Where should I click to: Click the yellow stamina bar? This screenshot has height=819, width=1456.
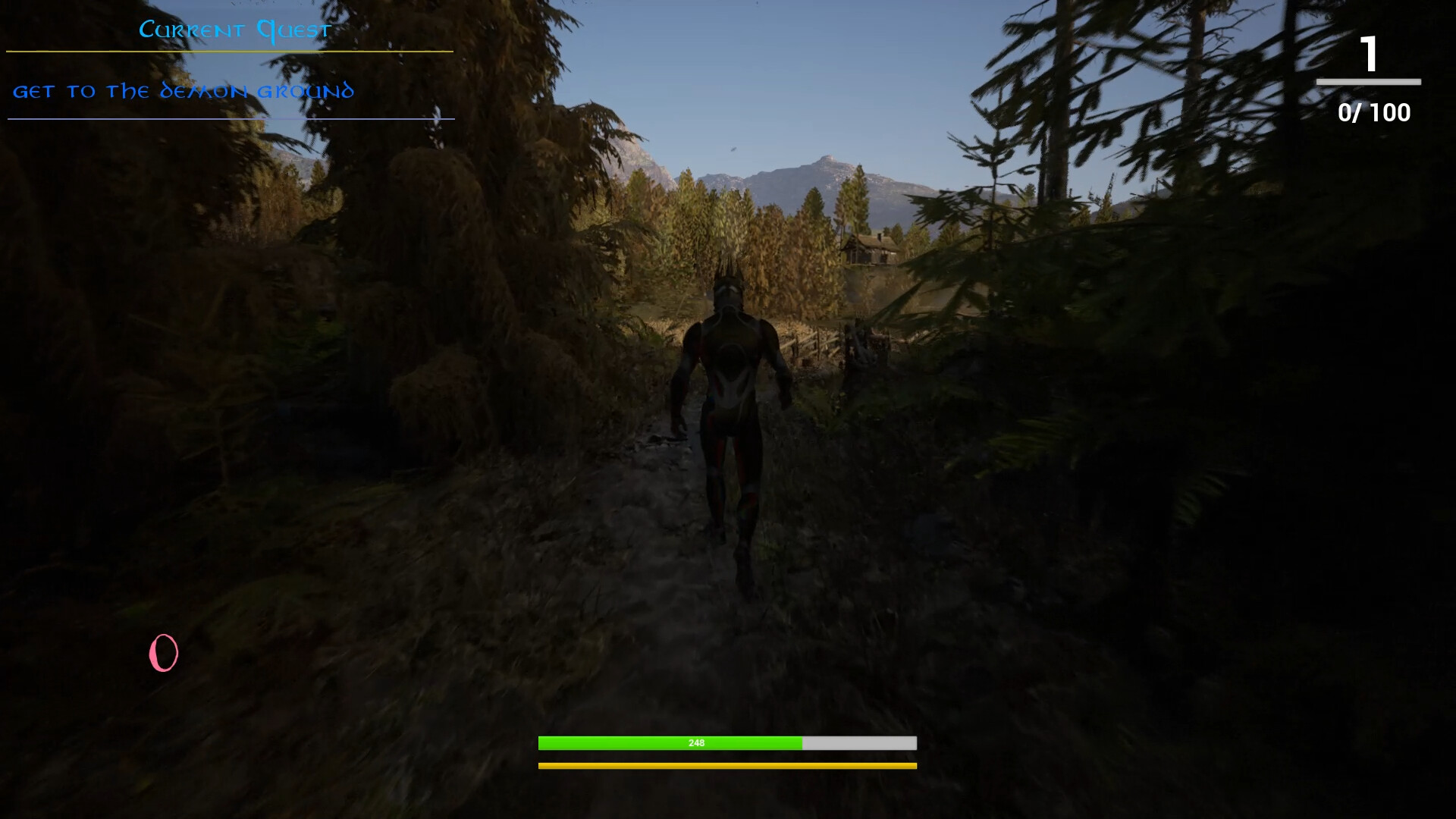(726, 767)
